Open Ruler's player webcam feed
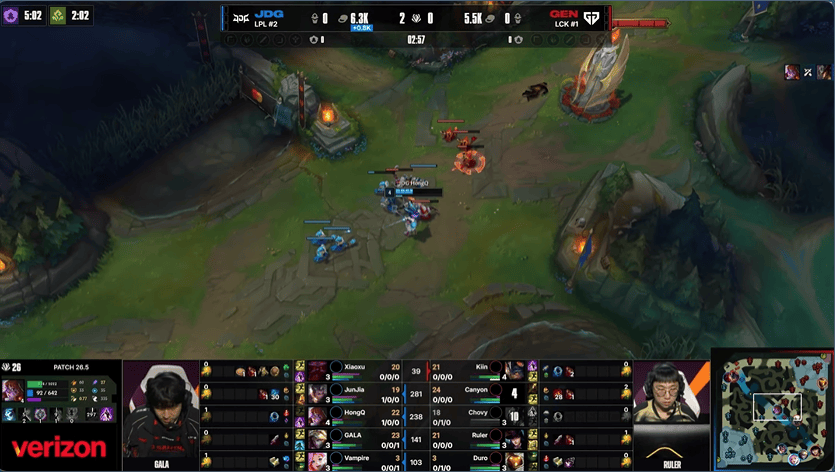Viewport: 835px width, 472px height. pyautogui.click(x=671, y=405)
